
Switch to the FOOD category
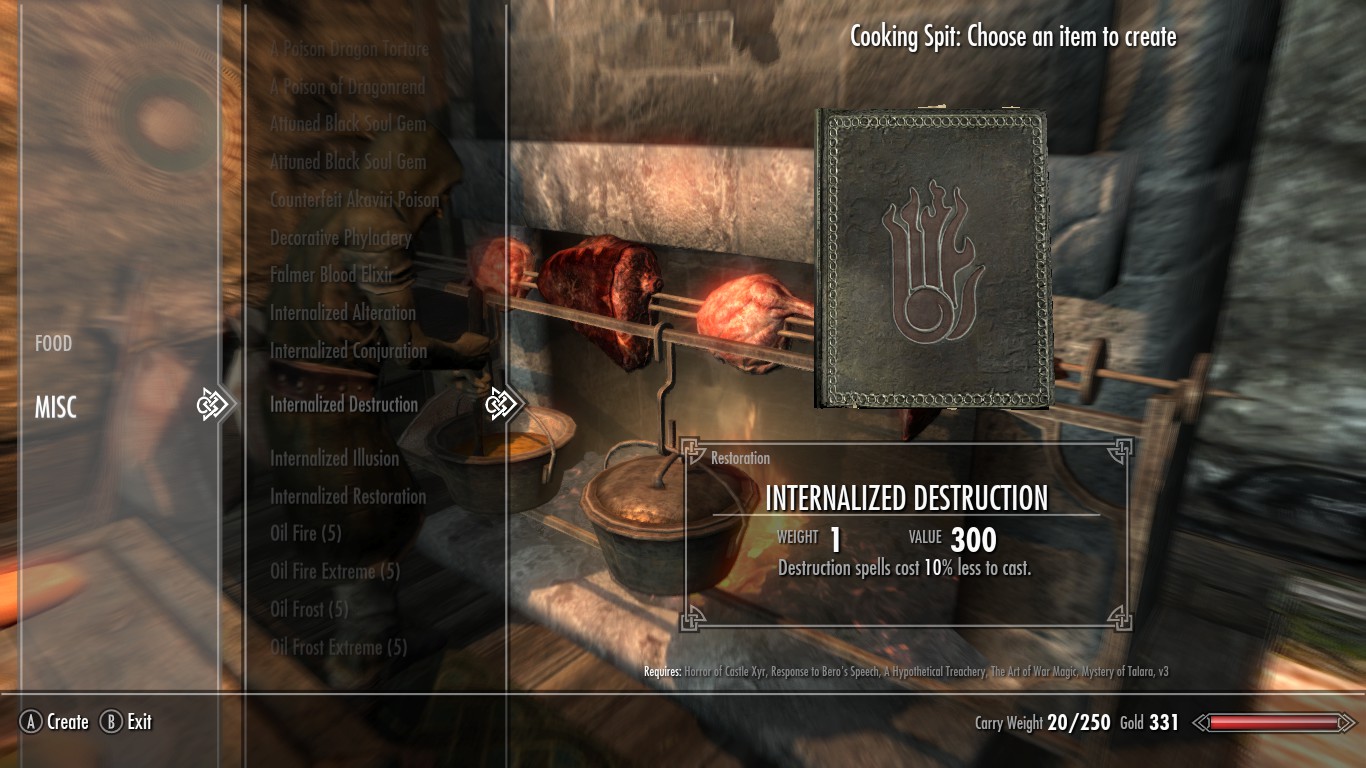pos(54,344)
